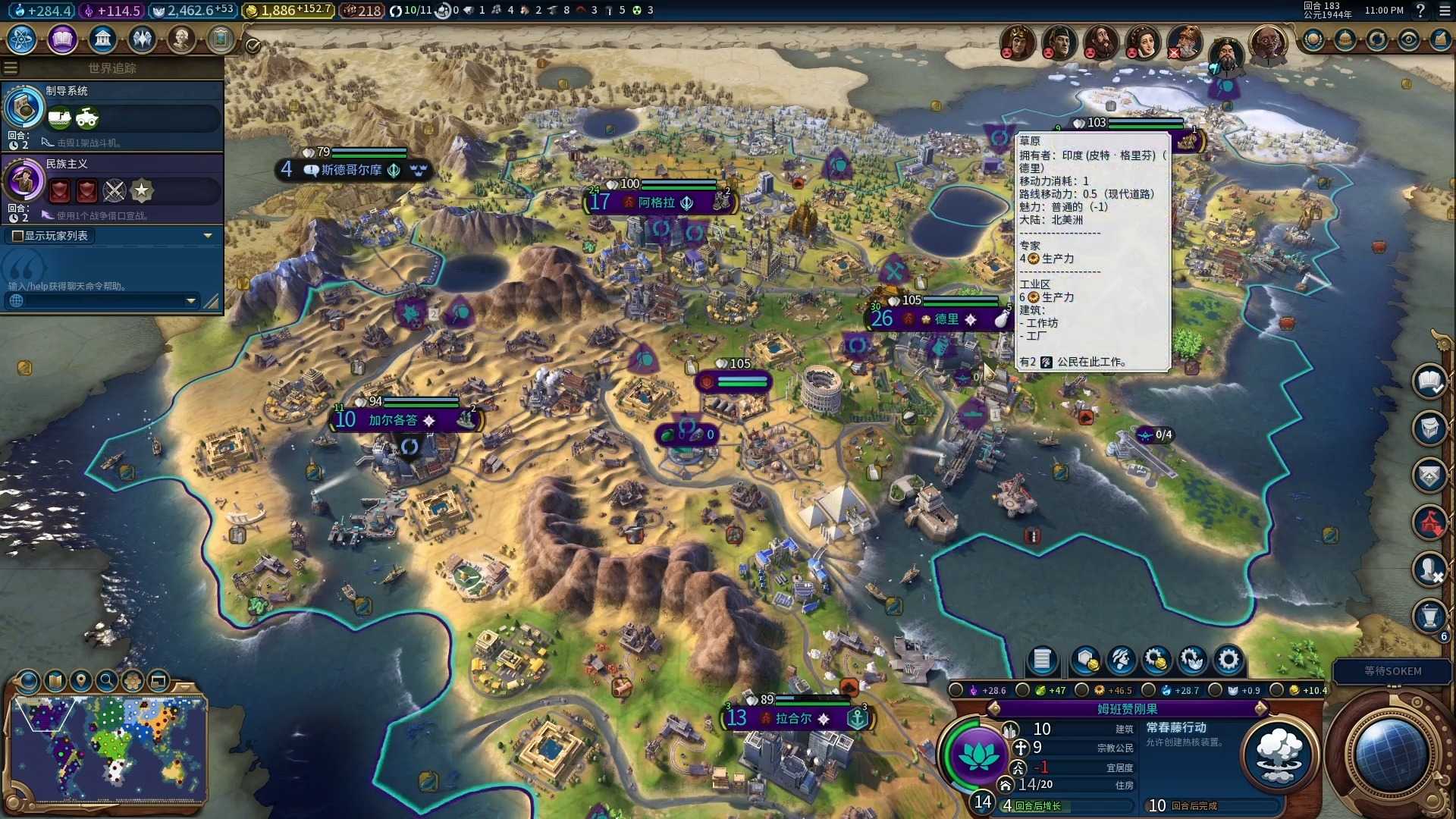Open the technology tree atom button
Image resolution: width=1456 pixels, height=819 pixels.
pos(22,39)
